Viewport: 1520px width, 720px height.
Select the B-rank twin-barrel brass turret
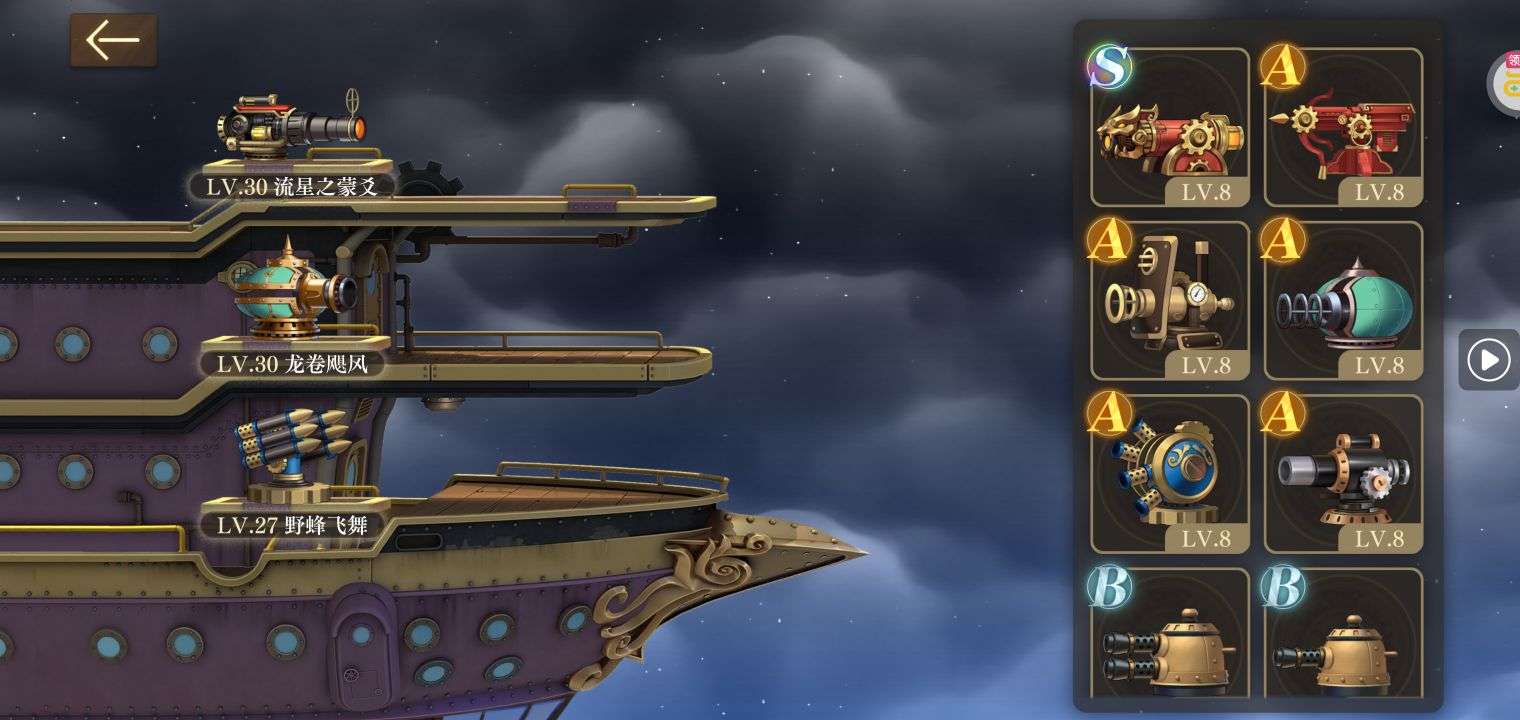[1170, 636]
